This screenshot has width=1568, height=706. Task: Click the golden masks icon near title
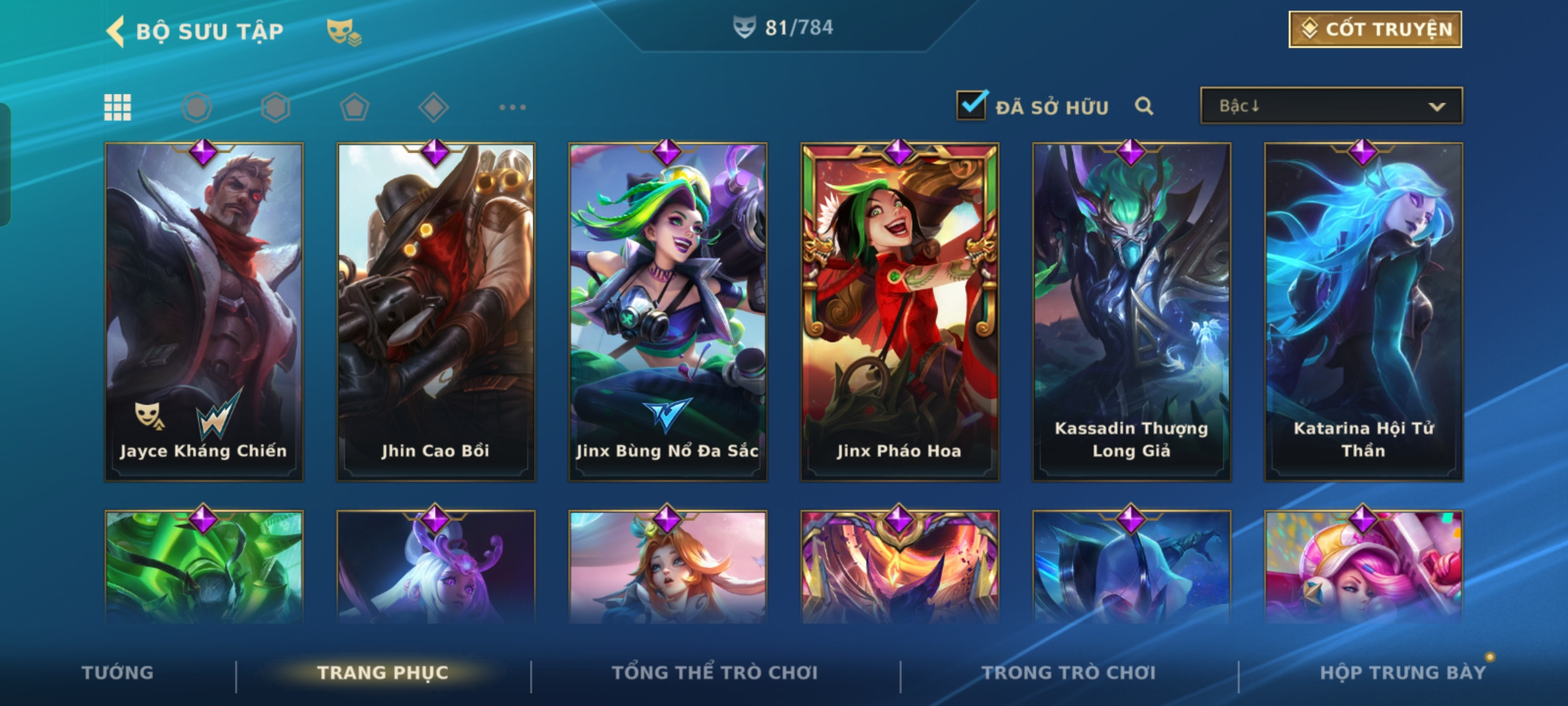tap(344, 31)
